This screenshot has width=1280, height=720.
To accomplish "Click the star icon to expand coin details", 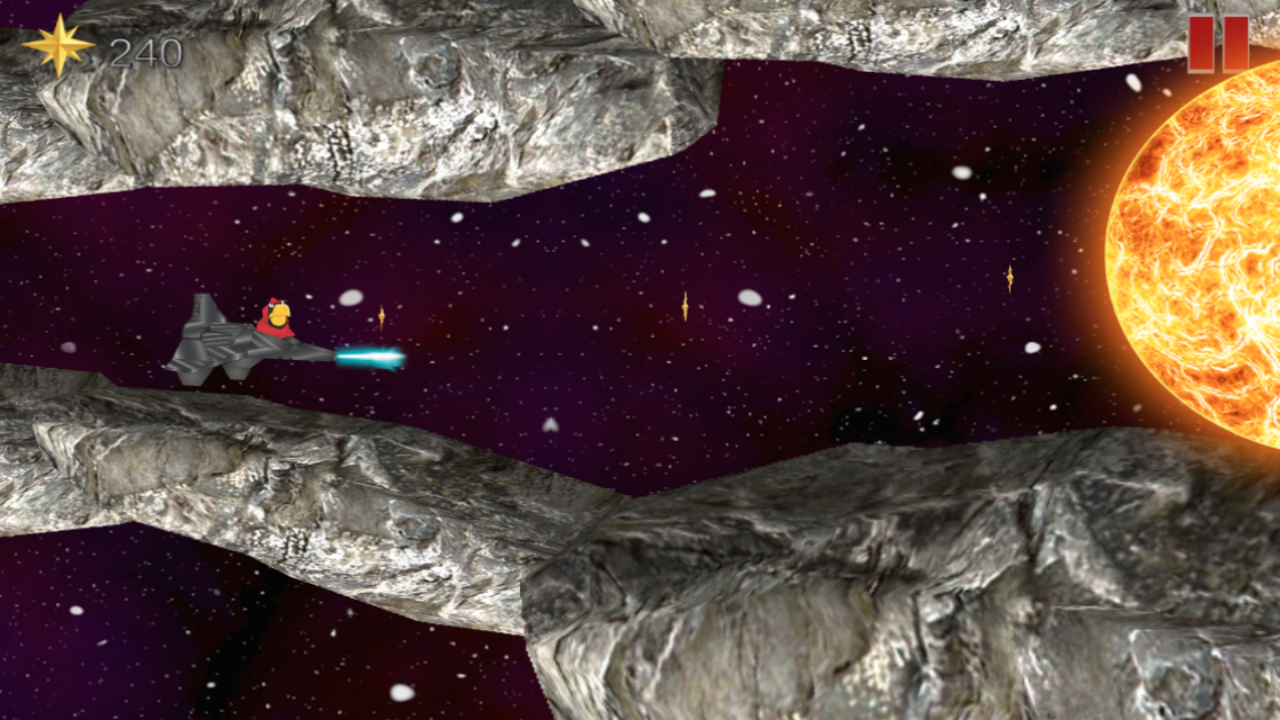I will coord(58,45).
